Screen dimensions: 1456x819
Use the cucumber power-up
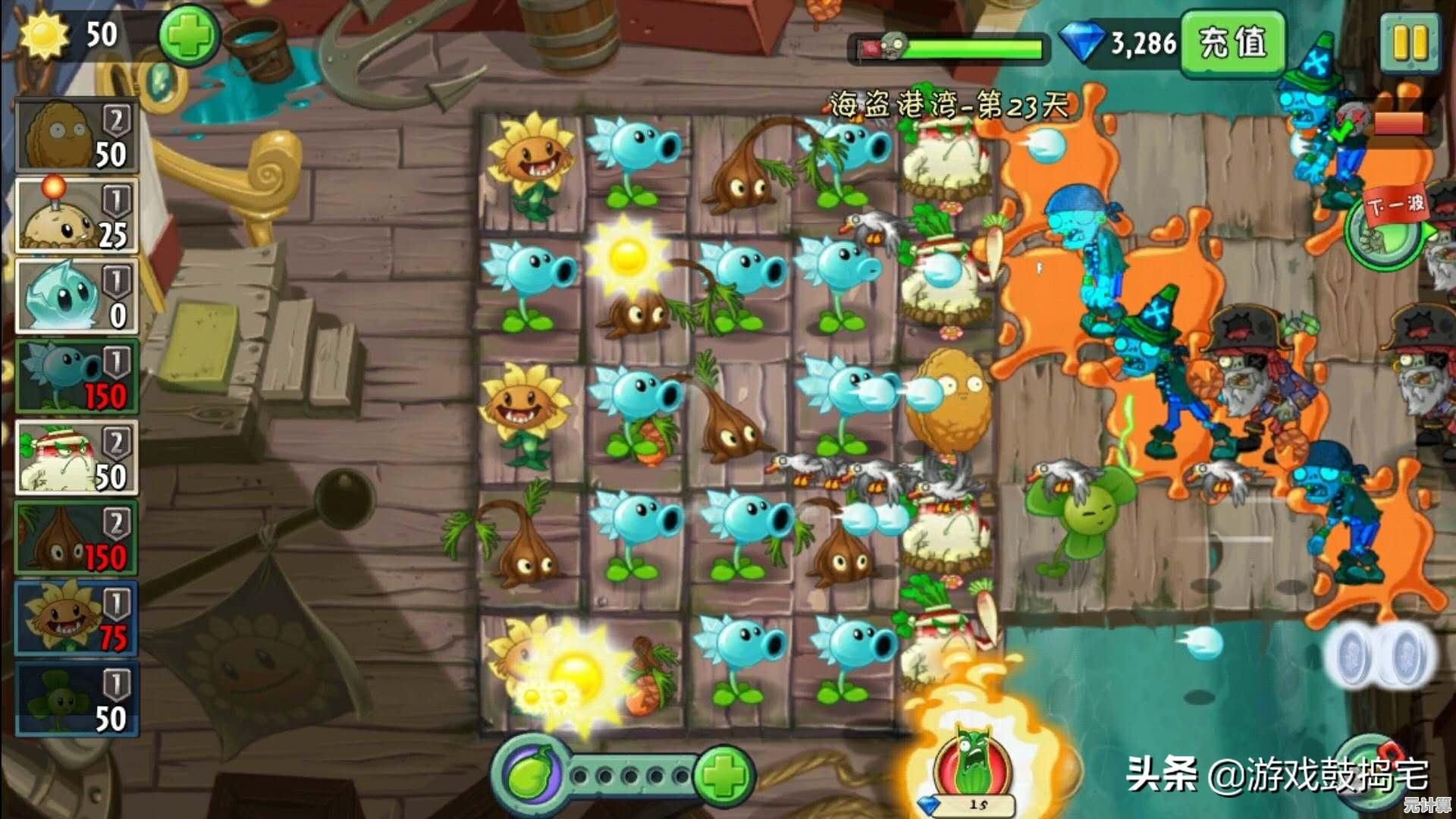tap(974, 764)
